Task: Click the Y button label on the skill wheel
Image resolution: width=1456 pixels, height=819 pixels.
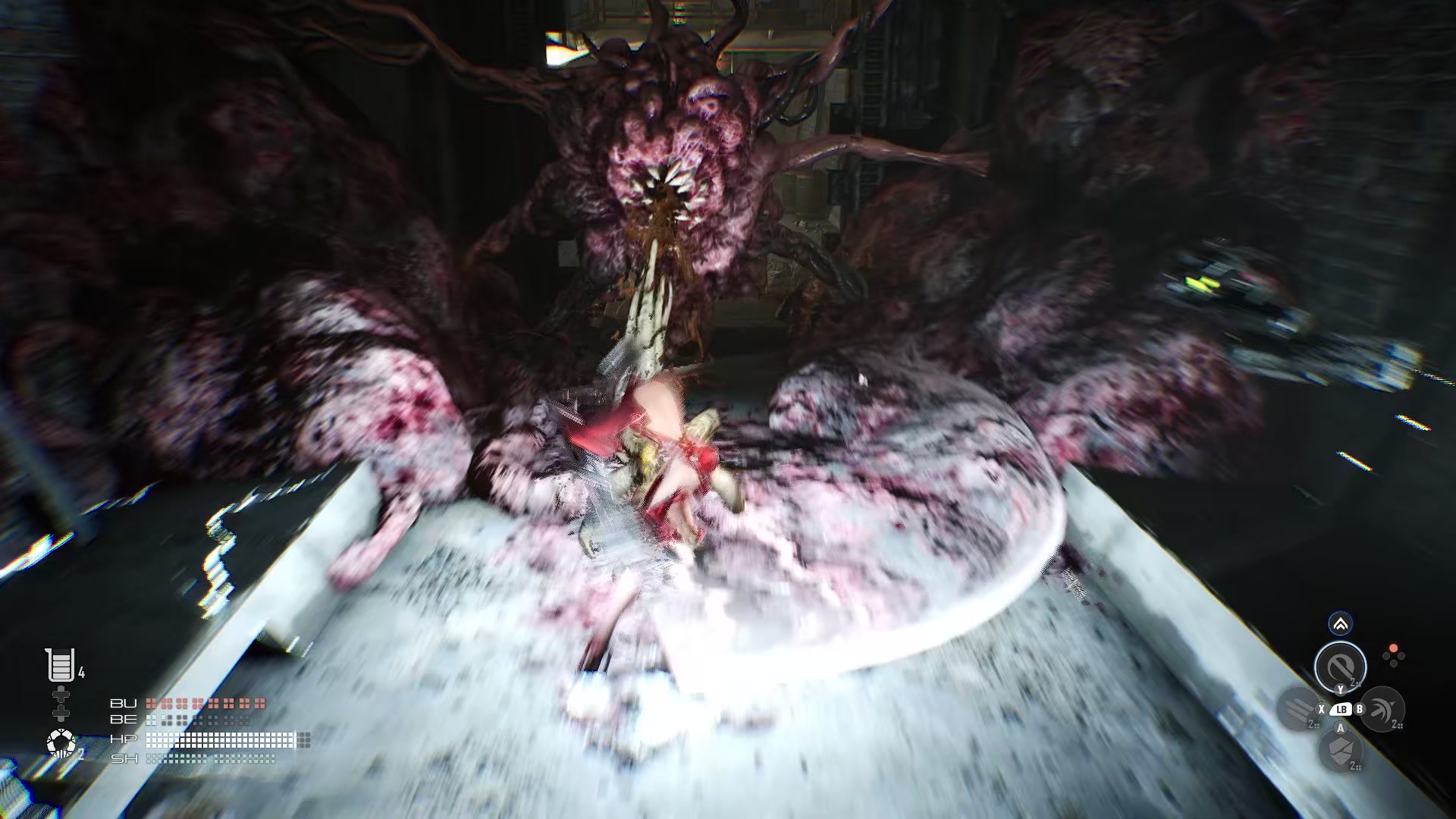Action: [x=1340, y=690]
